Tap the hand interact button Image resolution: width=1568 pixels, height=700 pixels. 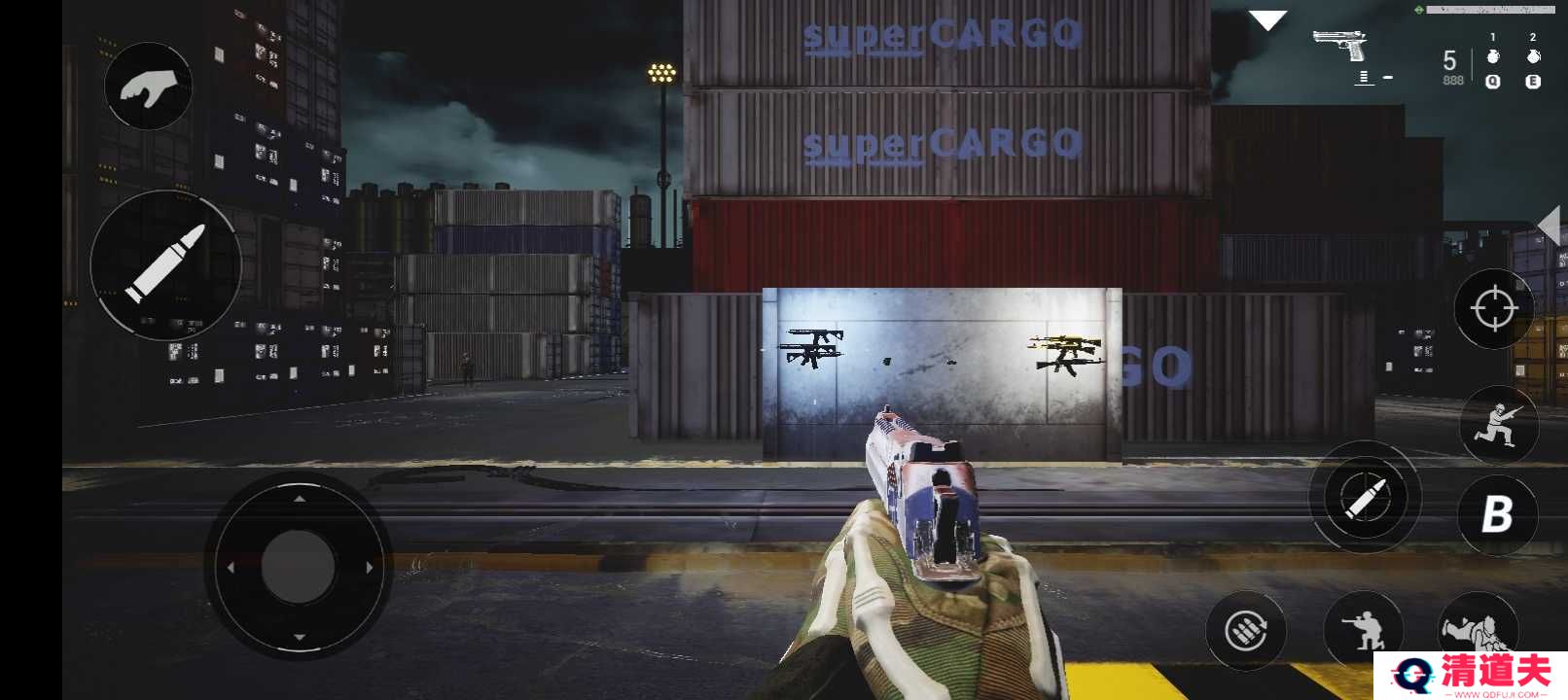[x=148, y=87]
